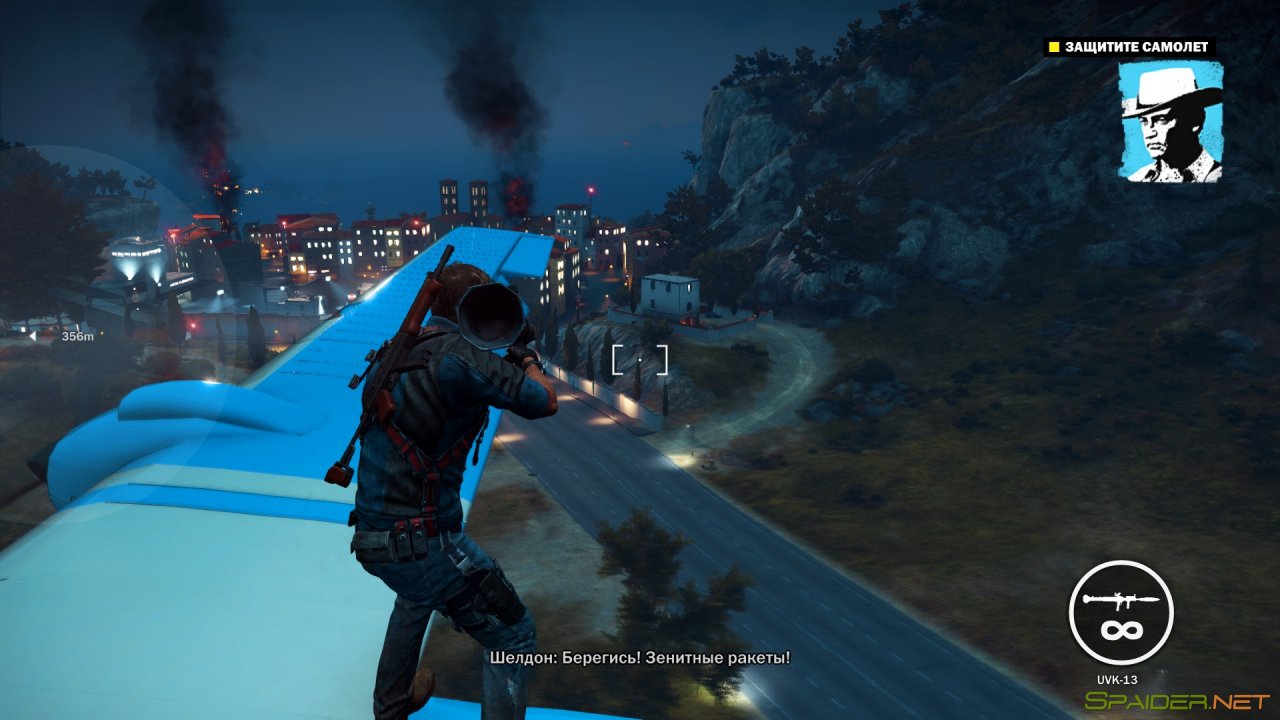This screenshot has width=1280, height=720.
Task: Select the UVK-13 rocket launcher icon
Action: (1119, 598)
